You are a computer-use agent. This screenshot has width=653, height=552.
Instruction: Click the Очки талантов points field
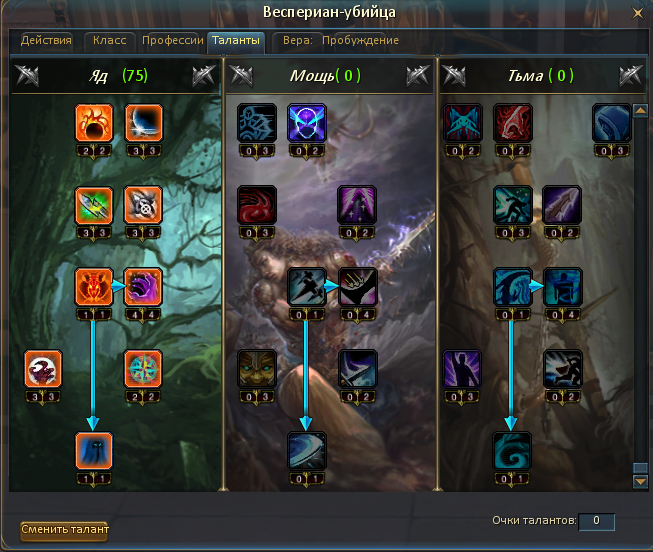pyautogui.click(x=596, y=521)
